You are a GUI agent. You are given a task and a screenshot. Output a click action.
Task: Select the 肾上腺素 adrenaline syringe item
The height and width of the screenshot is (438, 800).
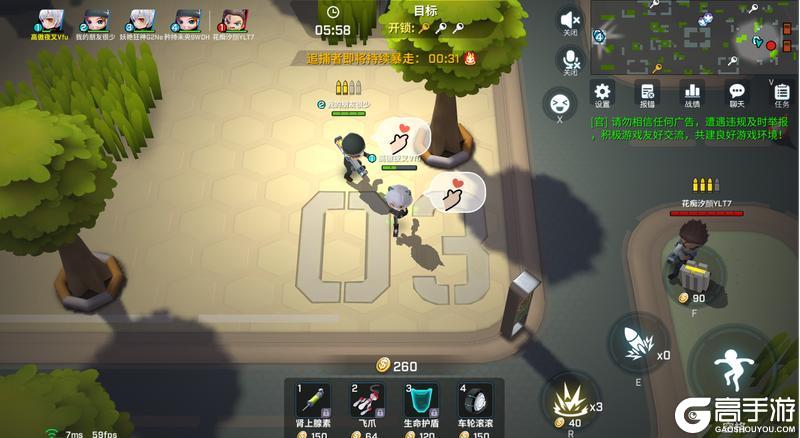315,401
